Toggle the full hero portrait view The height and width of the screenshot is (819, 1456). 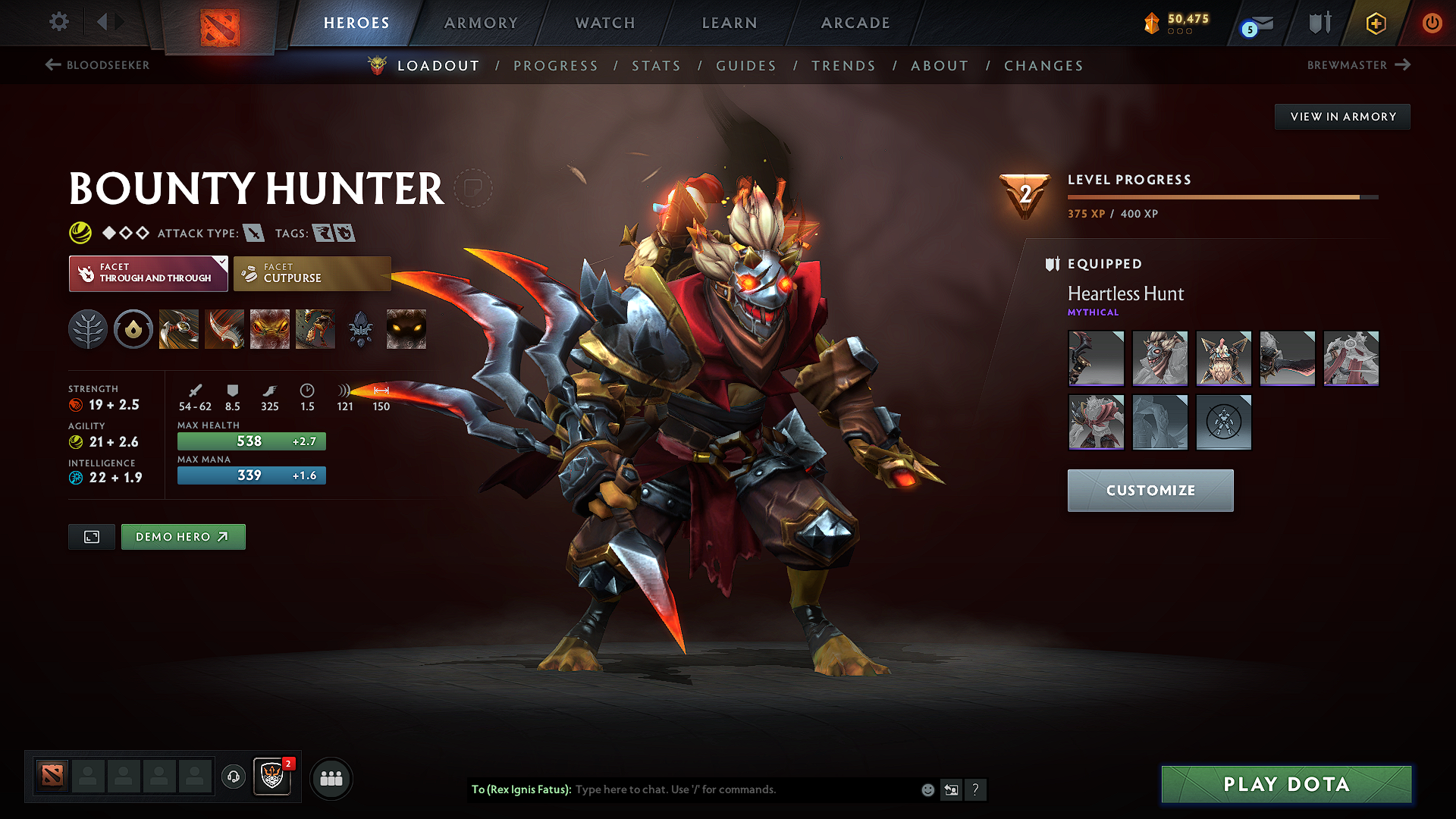click(91, 536)
